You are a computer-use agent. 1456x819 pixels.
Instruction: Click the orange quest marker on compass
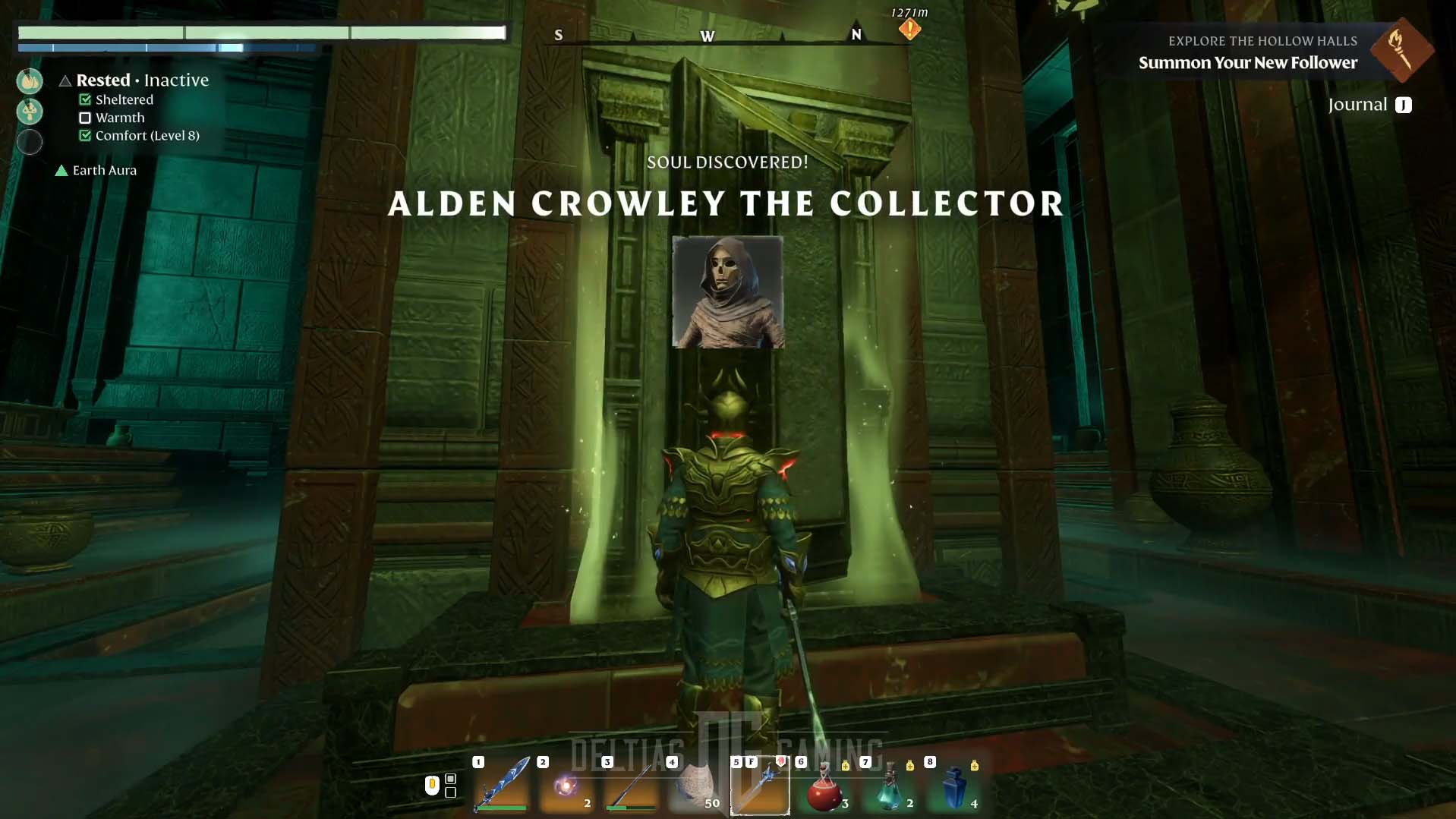[909, 30]
